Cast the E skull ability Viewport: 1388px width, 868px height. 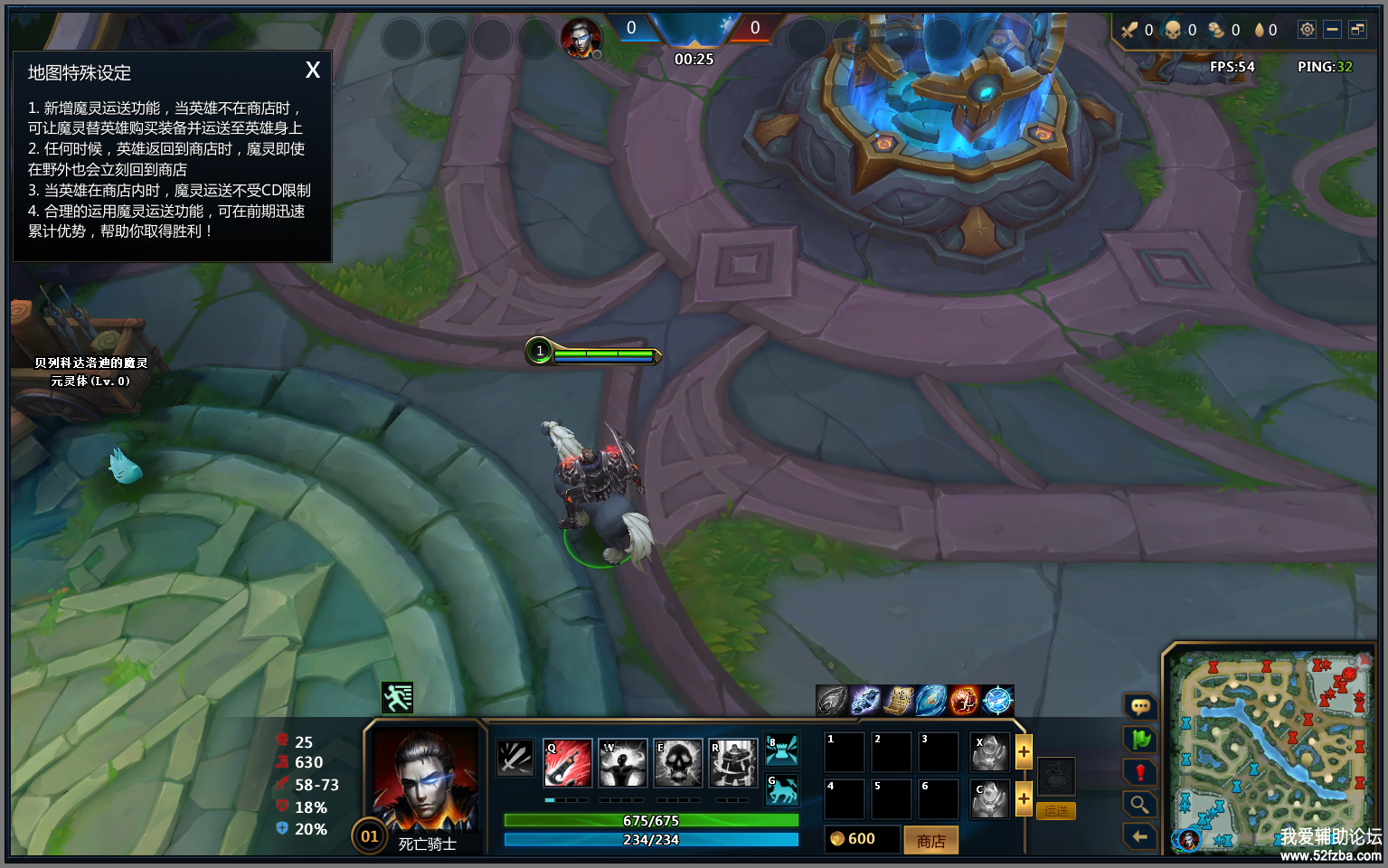click(678, 762)
